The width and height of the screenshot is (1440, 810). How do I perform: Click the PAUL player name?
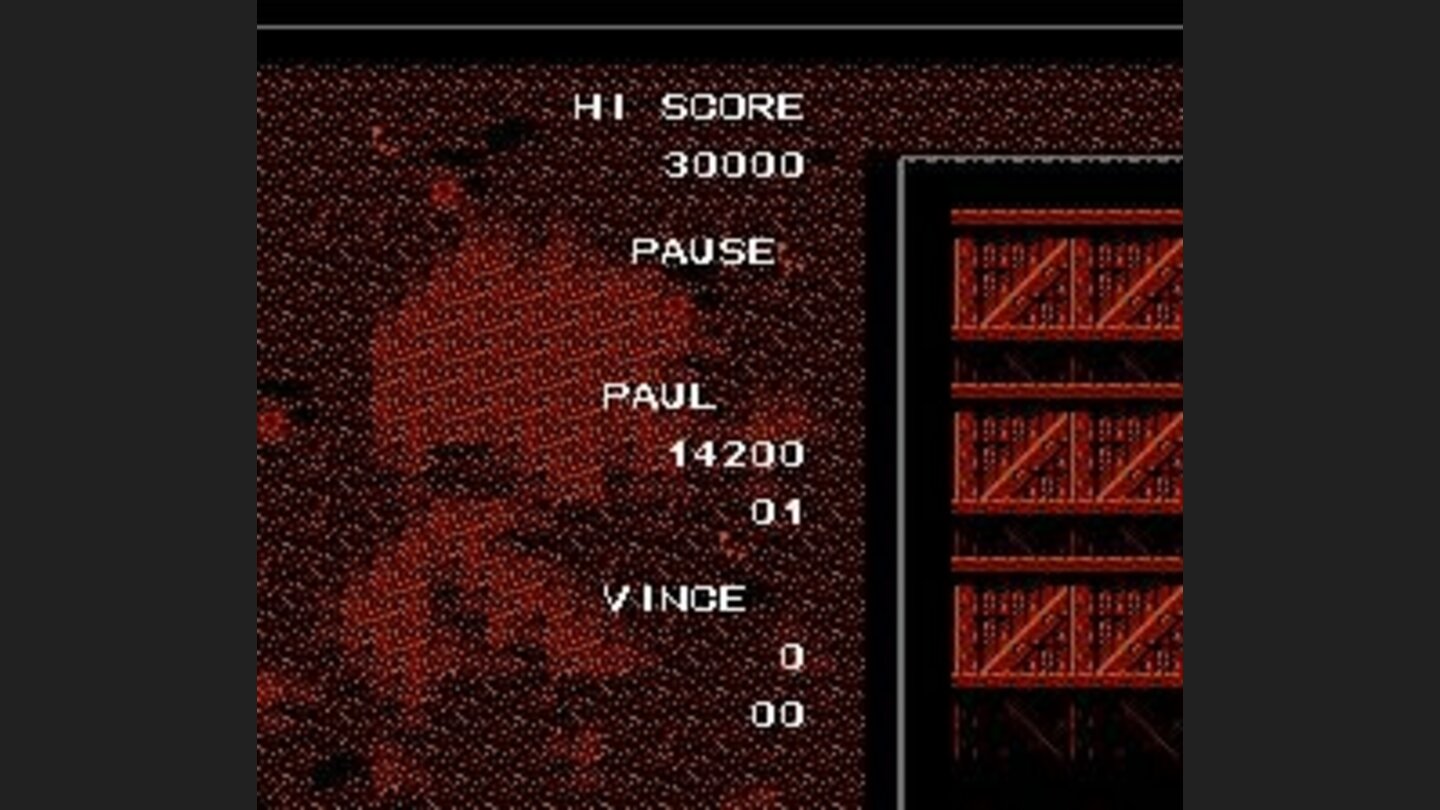pyautogui.click(x=658, y=398)
